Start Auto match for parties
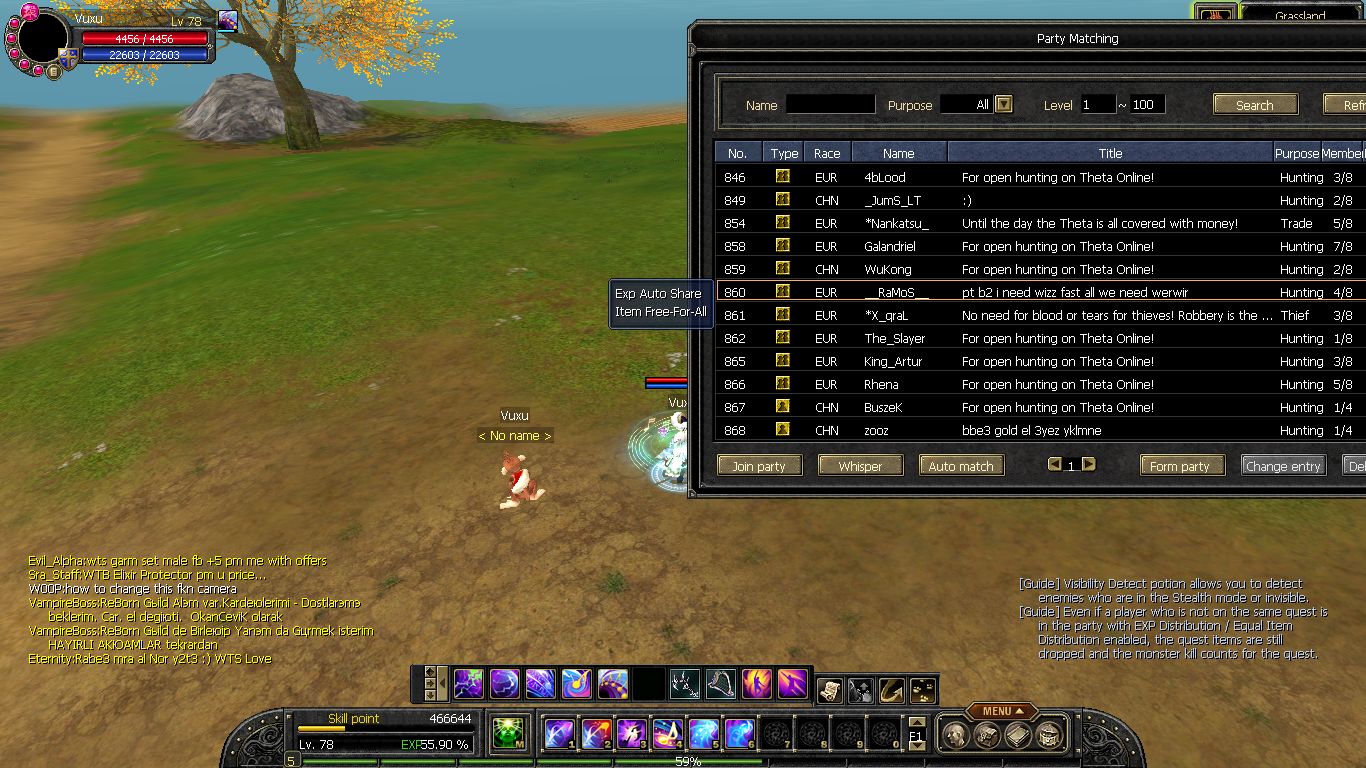The height and width of the screenshot is (768, 1366). click(x=961, y=466)
